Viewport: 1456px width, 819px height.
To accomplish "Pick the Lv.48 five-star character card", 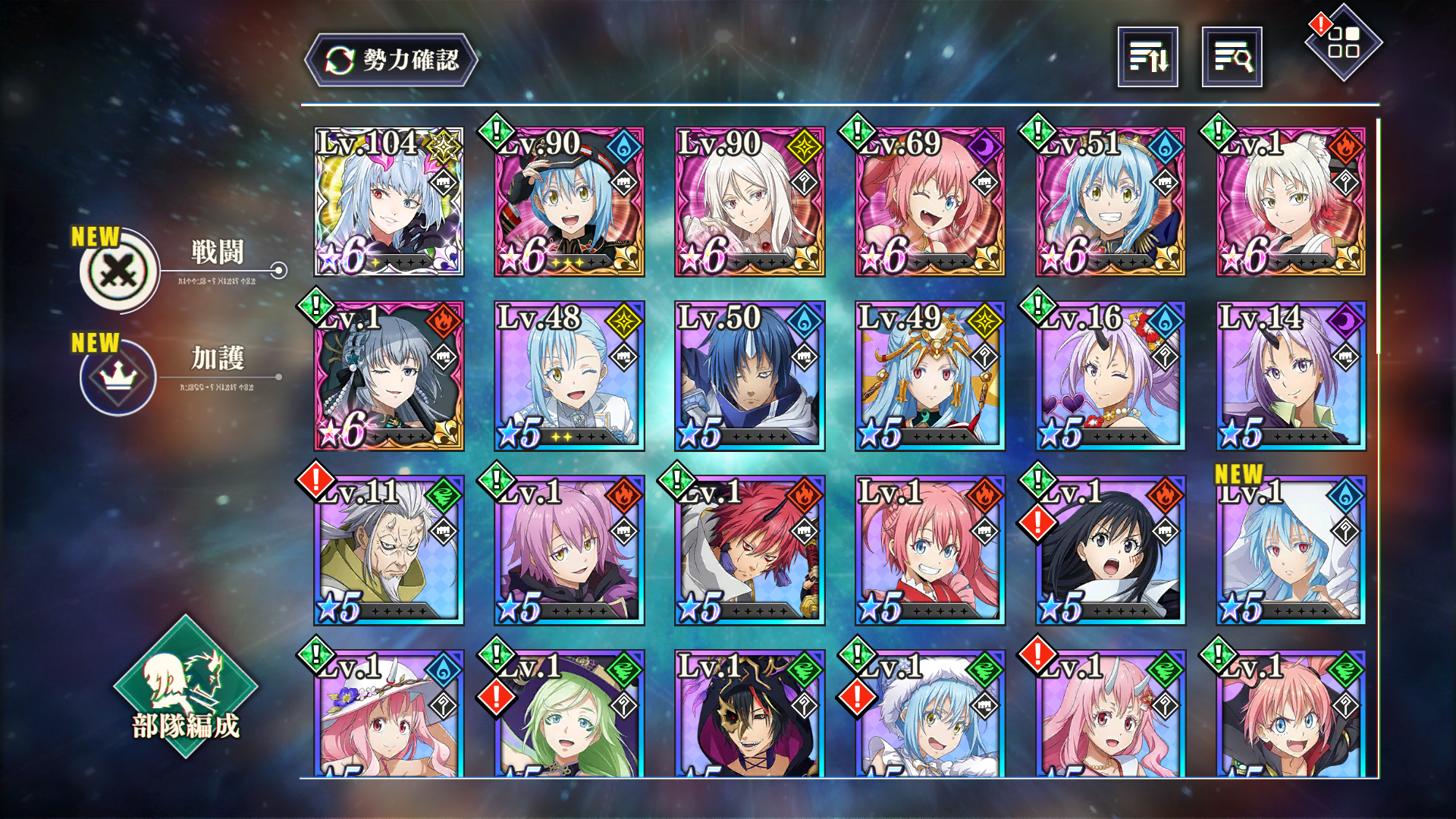I will (570, 376).
